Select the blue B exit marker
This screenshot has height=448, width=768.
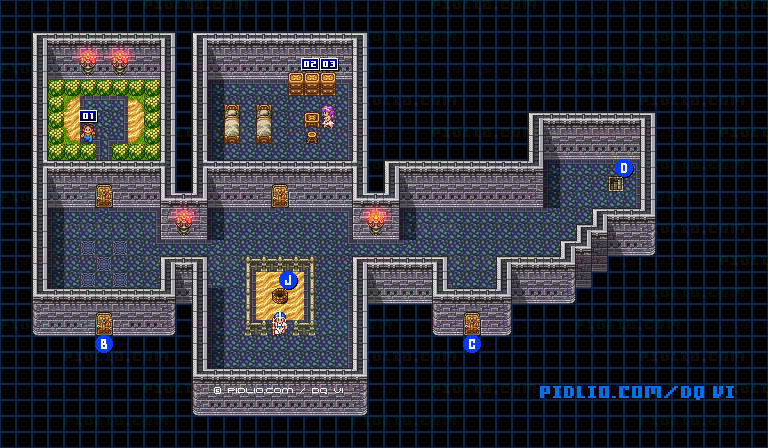(x=103, y=343)
